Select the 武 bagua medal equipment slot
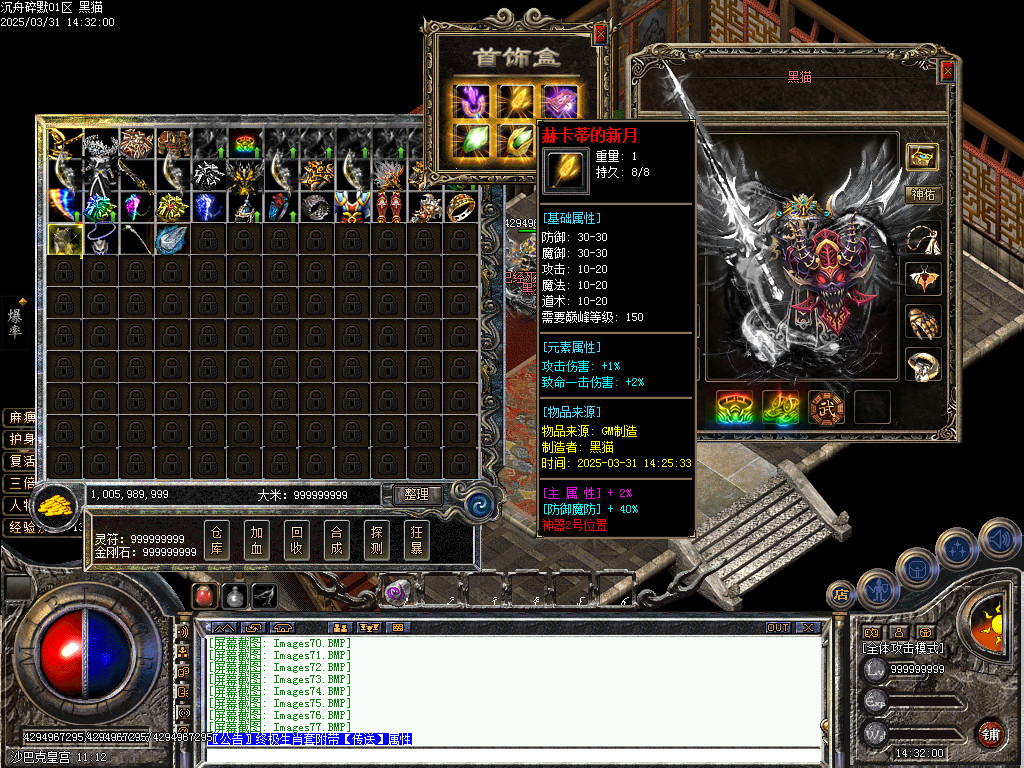Image resolution: width=1024 pixels, height=768 pixels. [x=827, y=408]
